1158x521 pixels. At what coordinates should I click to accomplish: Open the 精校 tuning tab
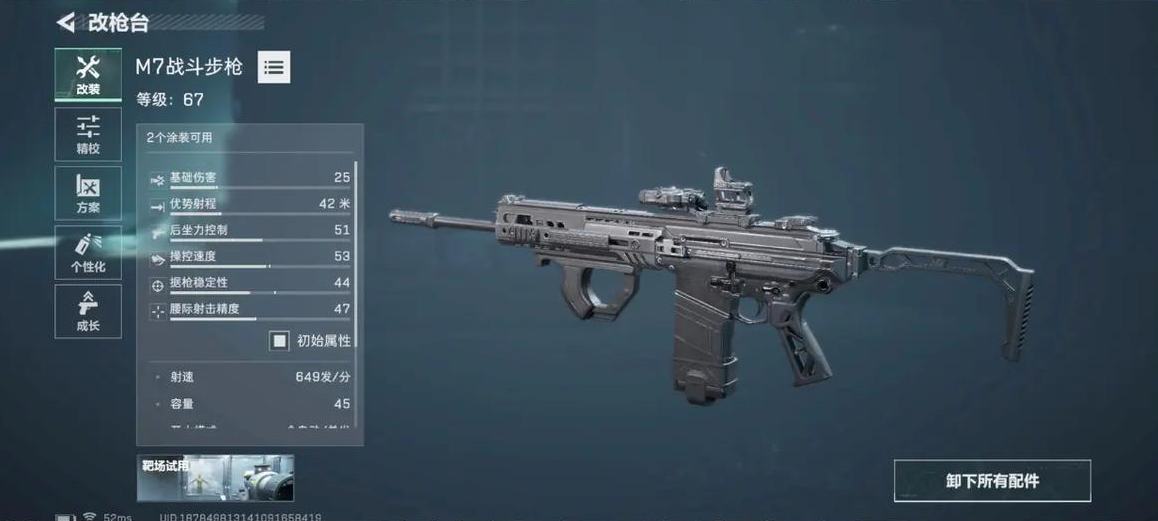click(x=88, y=134)
